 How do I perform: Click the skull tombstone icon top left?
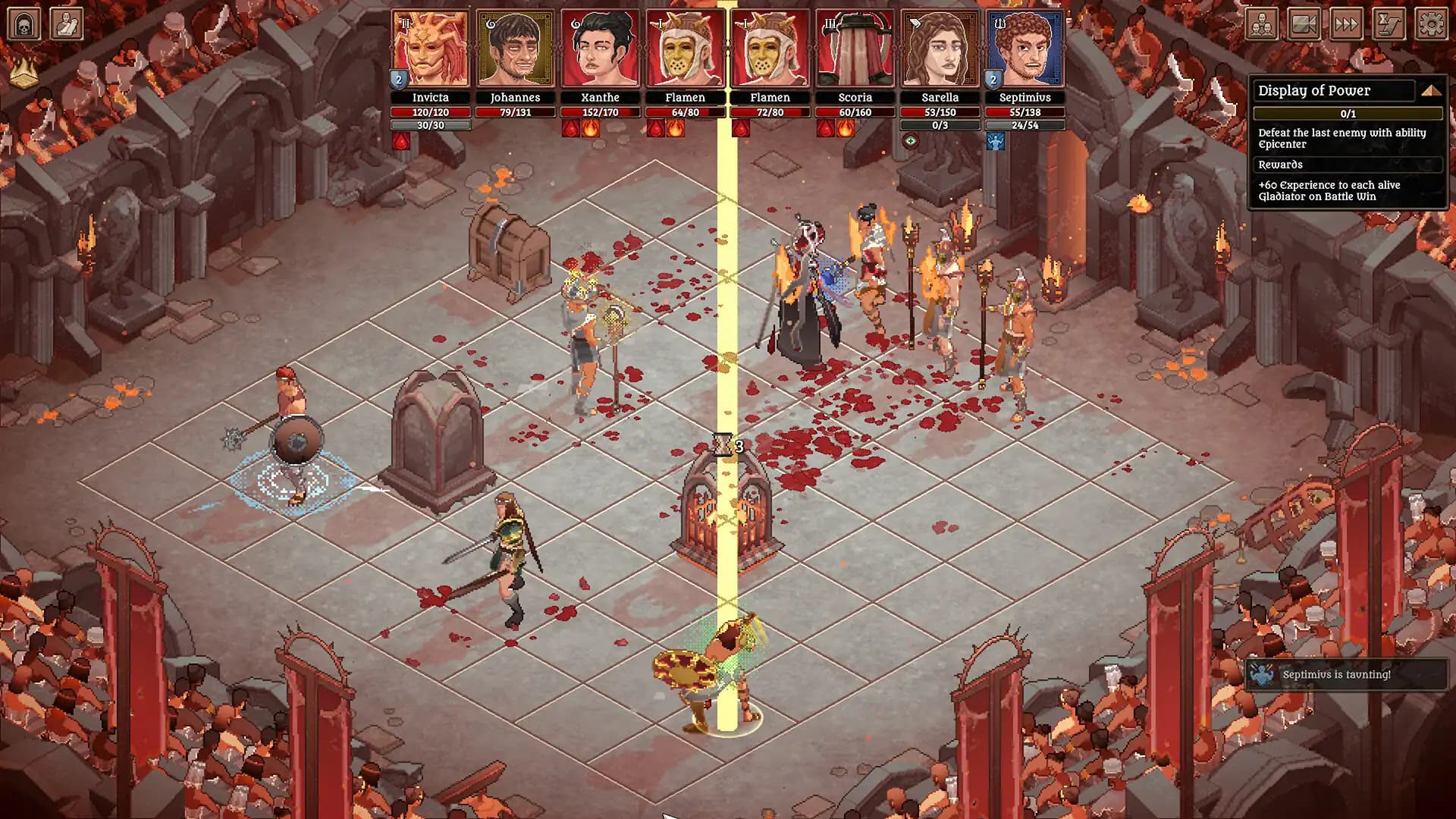coord(24,24)
